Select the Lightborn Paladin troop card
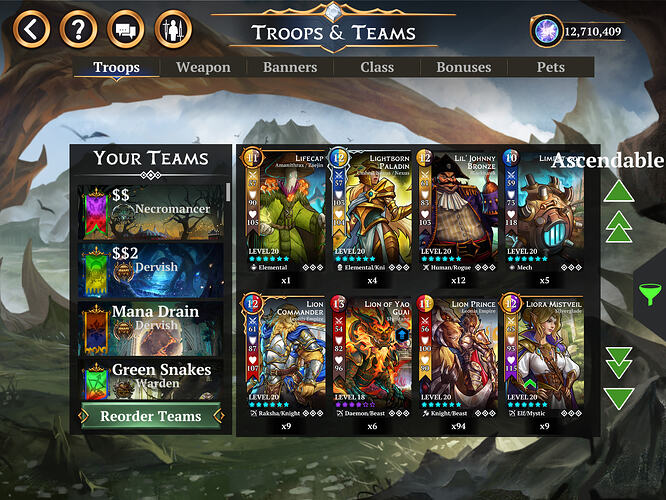 tap(369, 215)
